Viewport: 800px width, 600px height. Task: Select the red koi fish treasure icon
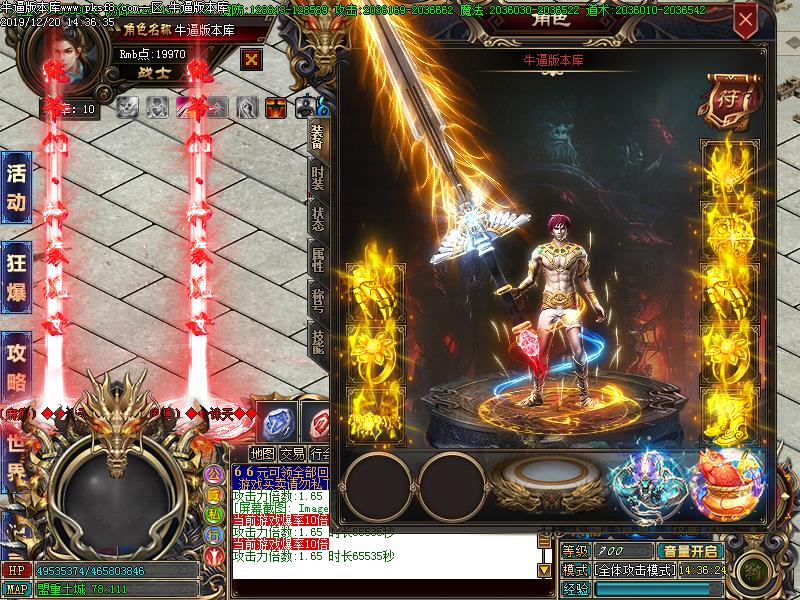[725, 483]
